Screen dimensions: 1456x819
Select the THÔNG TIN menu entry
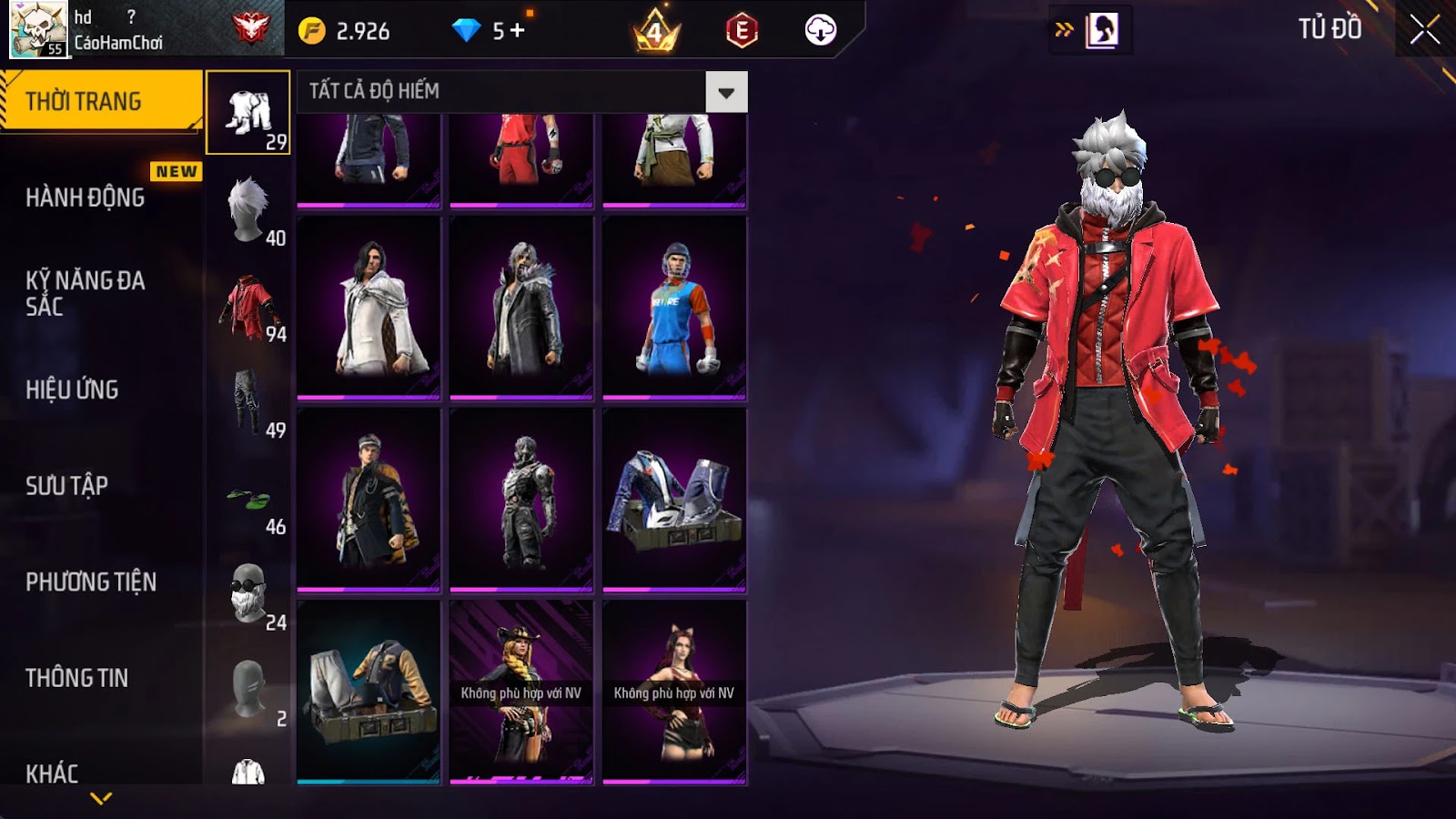coord(77,678)
